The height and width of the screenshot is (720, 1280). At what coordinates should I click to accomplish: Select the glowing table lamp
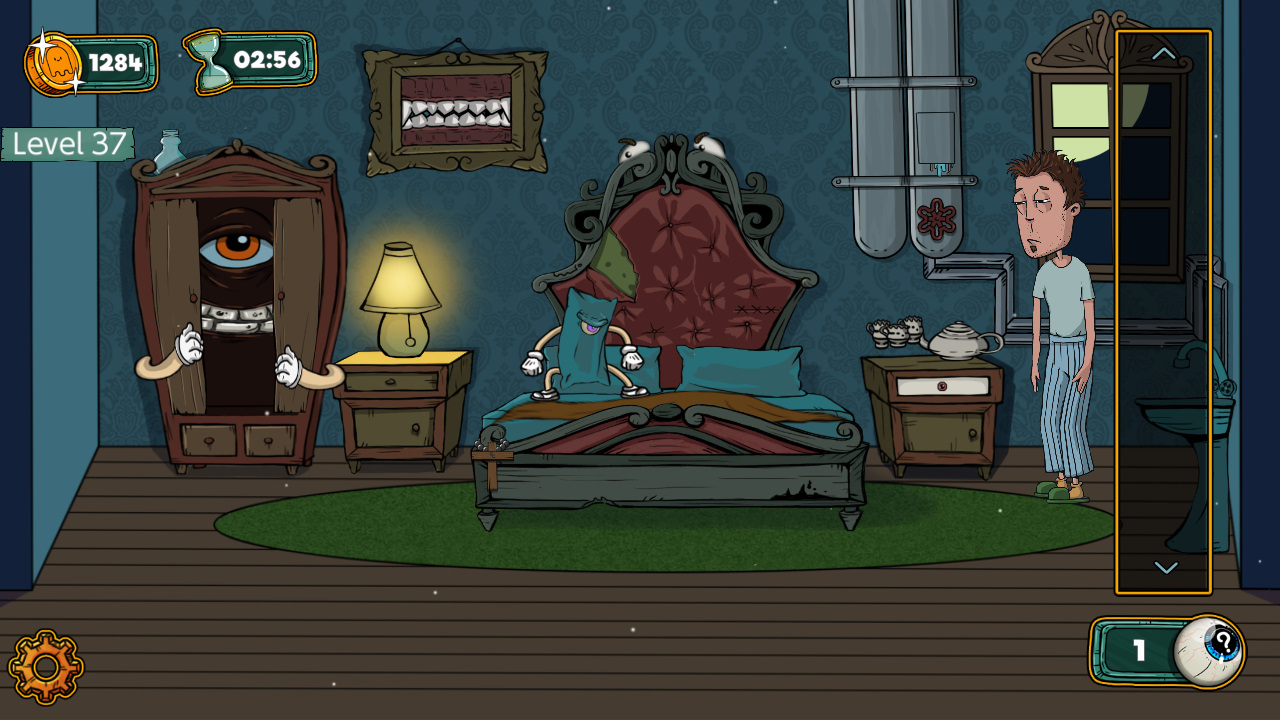pos(400,290)
